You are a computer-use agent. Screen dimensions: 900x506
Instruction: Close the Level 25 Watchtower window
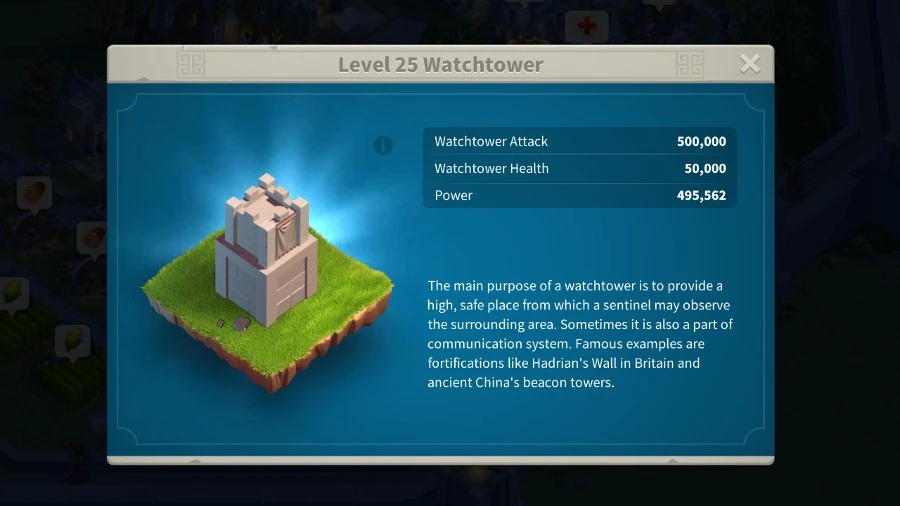pyautogui.click(x=749, y=65)
